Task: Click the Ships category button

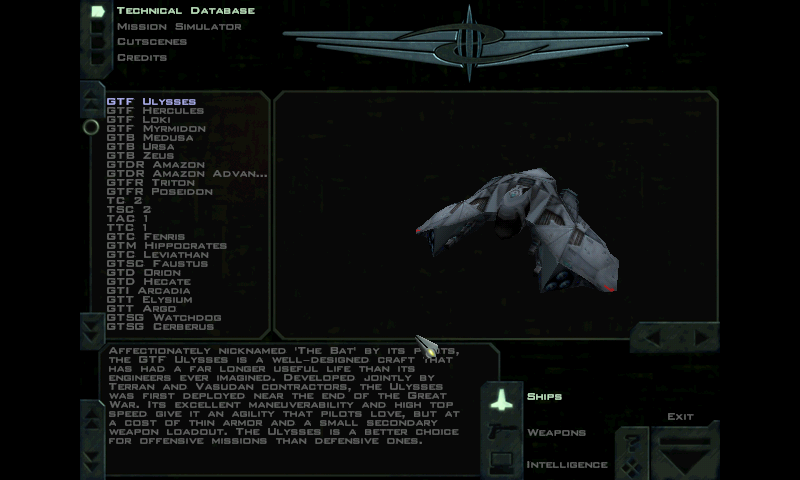Action: [x=543, y=397]
